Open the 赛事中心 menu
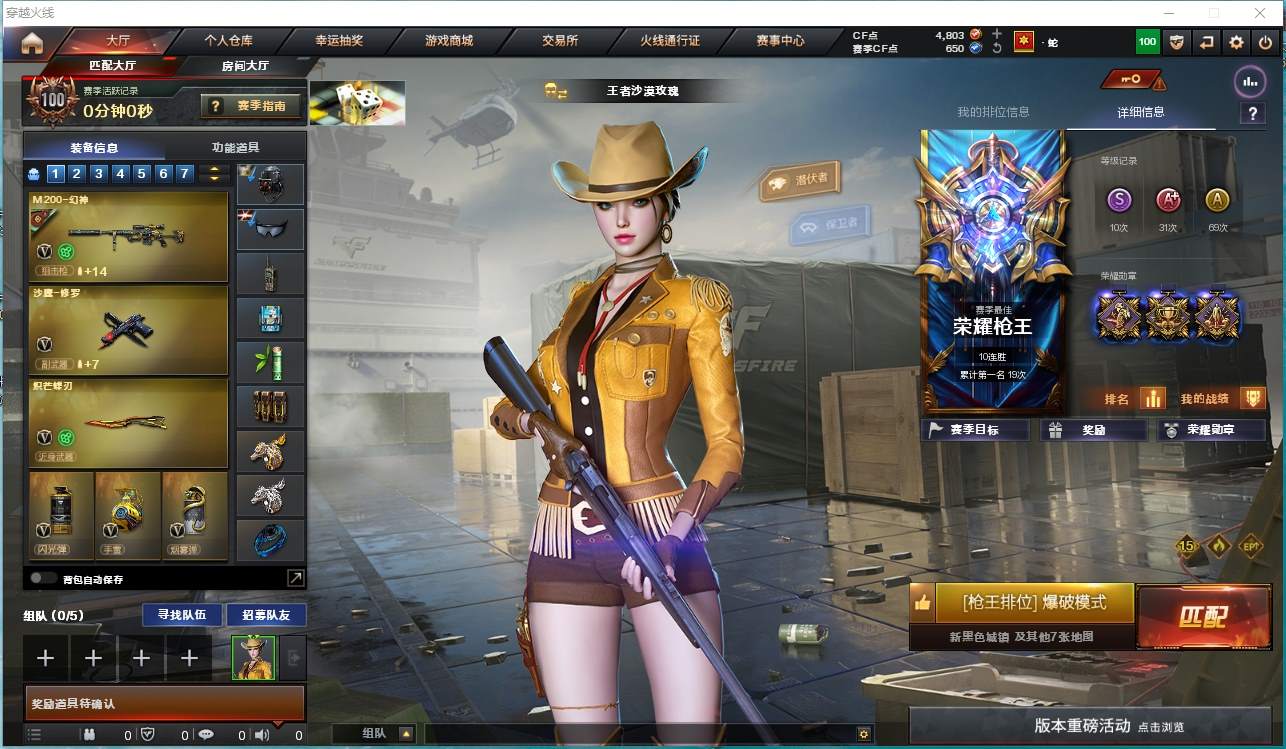The height and width of the screenshot is (749, 1286). [x=780, y=41]
